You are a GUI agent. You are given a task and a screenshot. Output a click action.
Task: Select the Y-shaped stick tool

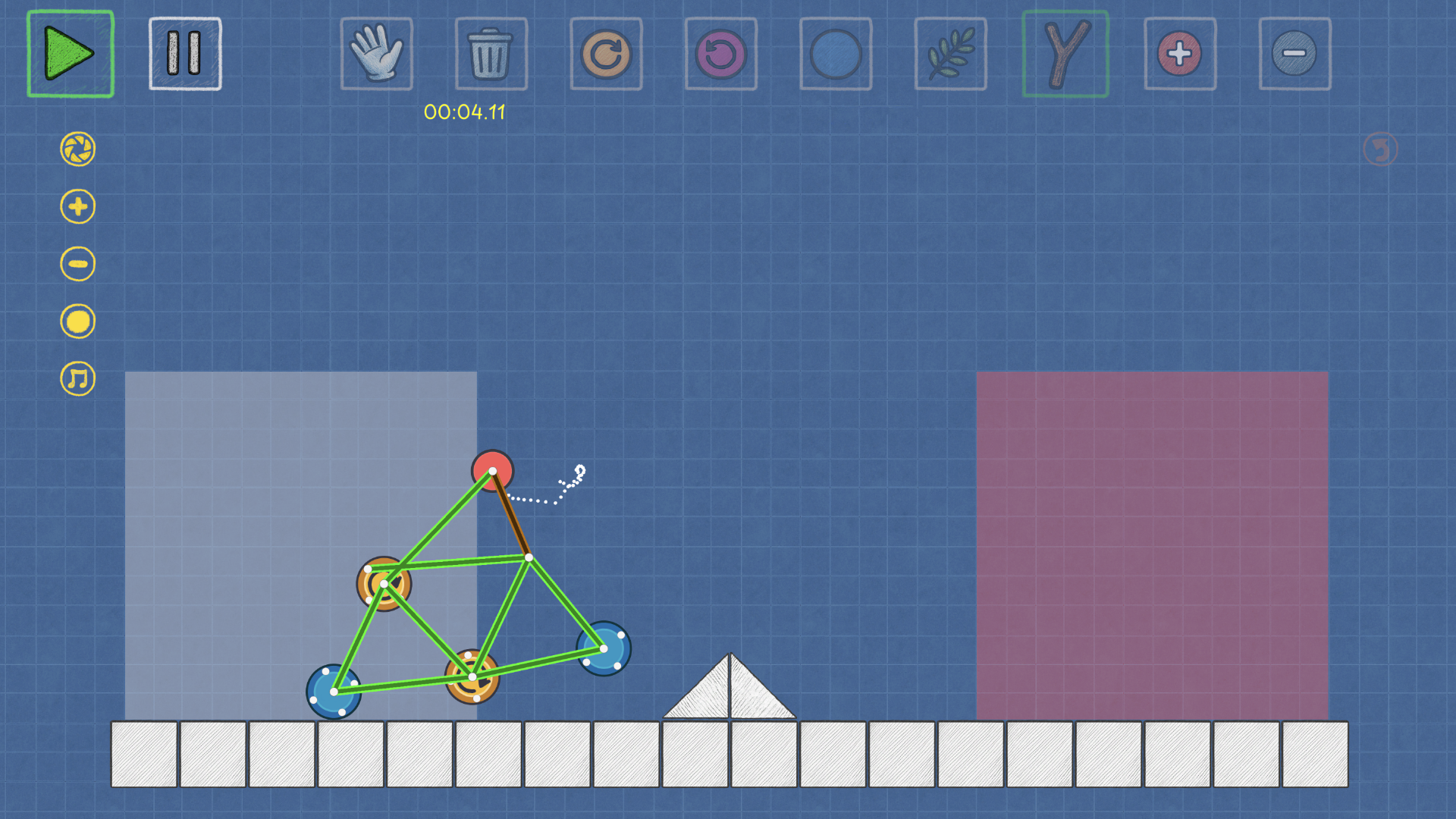1065,53
